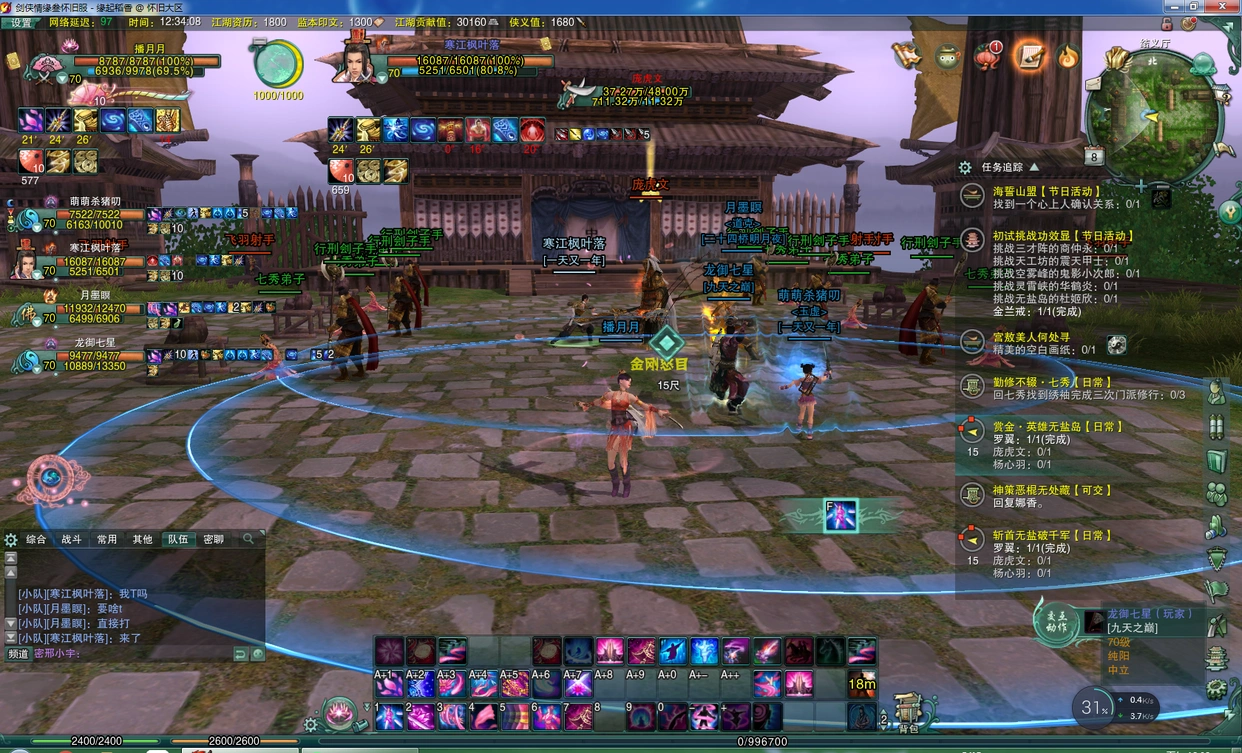The width and height of the screenshot is (1242, 753).
Task: Open the 综合 chat tab
Action: tap(36, 539)
